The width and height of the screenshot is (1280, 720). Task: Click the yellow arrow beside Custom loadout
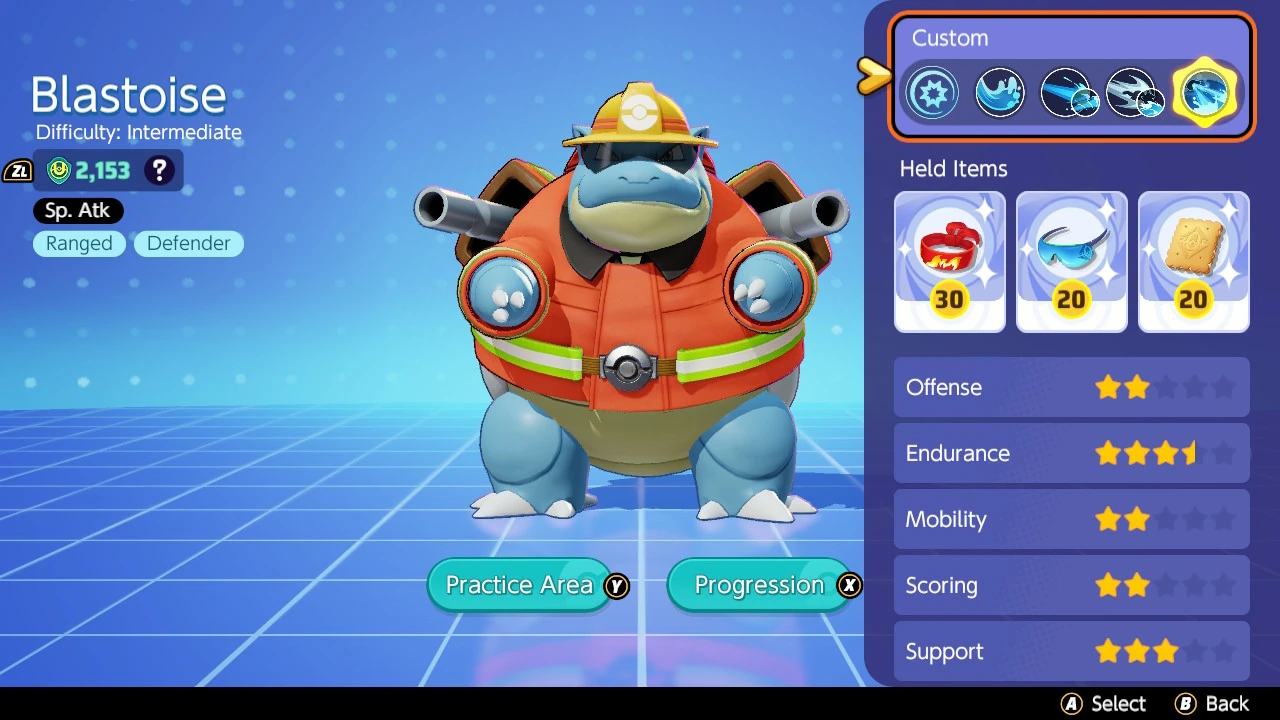pyautogui.click(x=872, y=73)
